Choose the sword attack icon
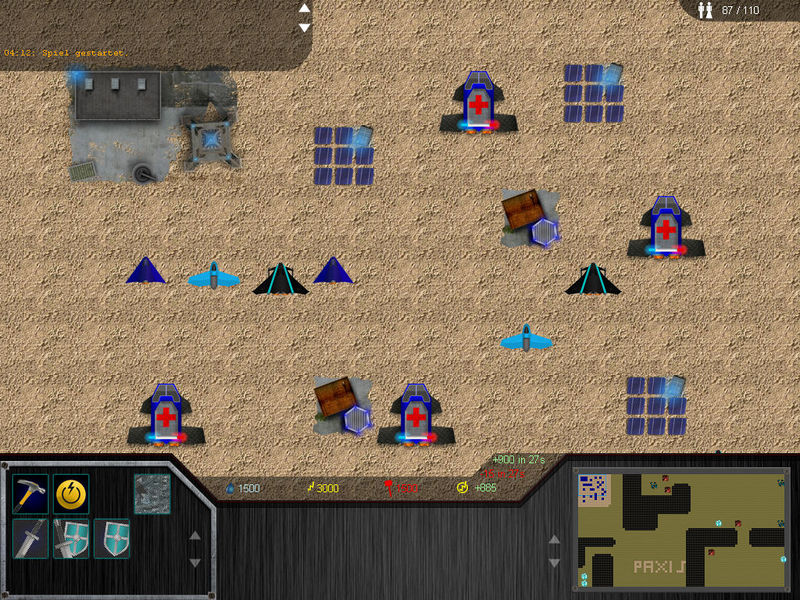 30,538
